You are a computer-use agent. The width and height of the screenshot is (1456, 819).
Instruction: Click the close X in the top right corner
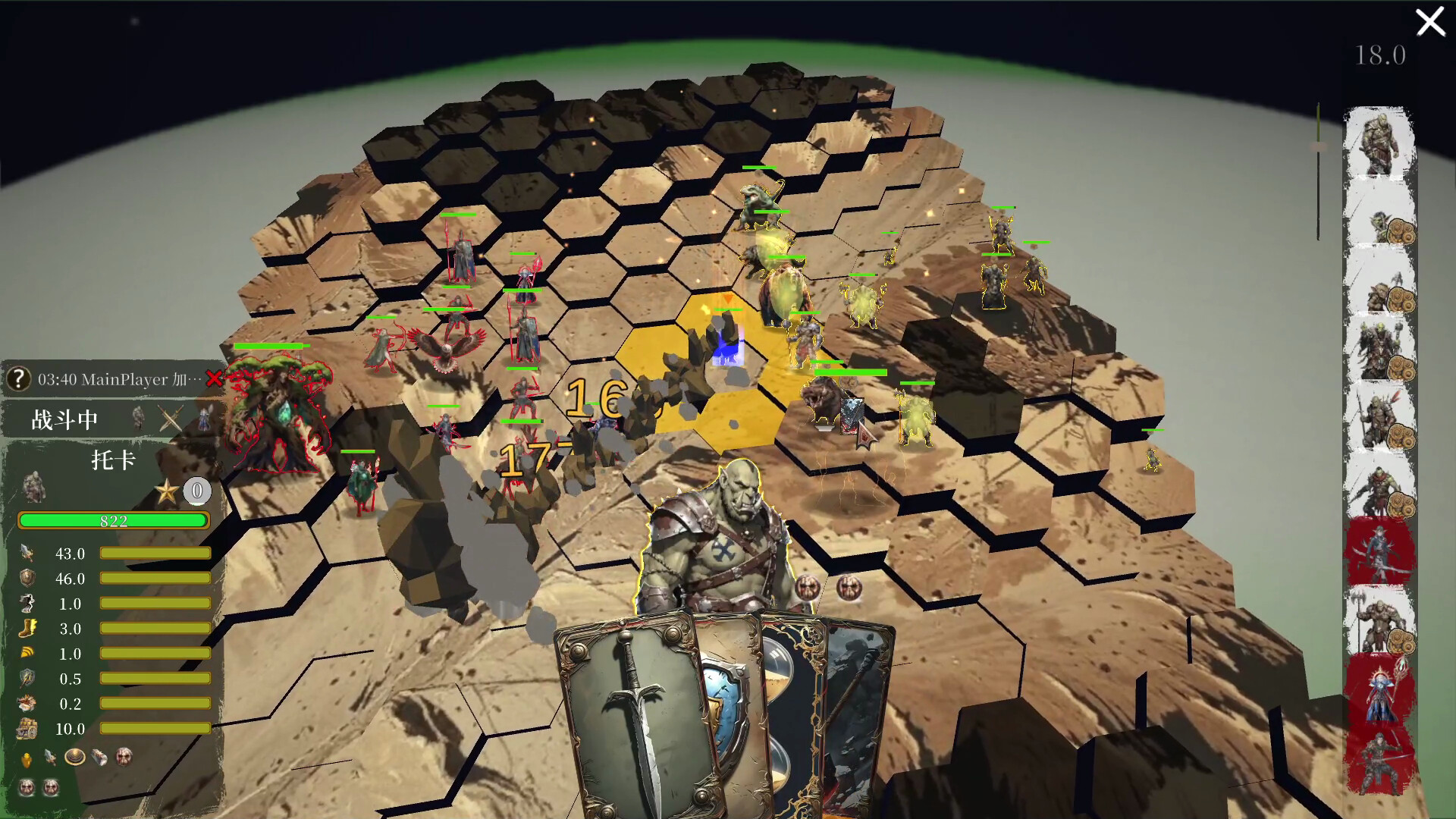(x=1430, y=22)
